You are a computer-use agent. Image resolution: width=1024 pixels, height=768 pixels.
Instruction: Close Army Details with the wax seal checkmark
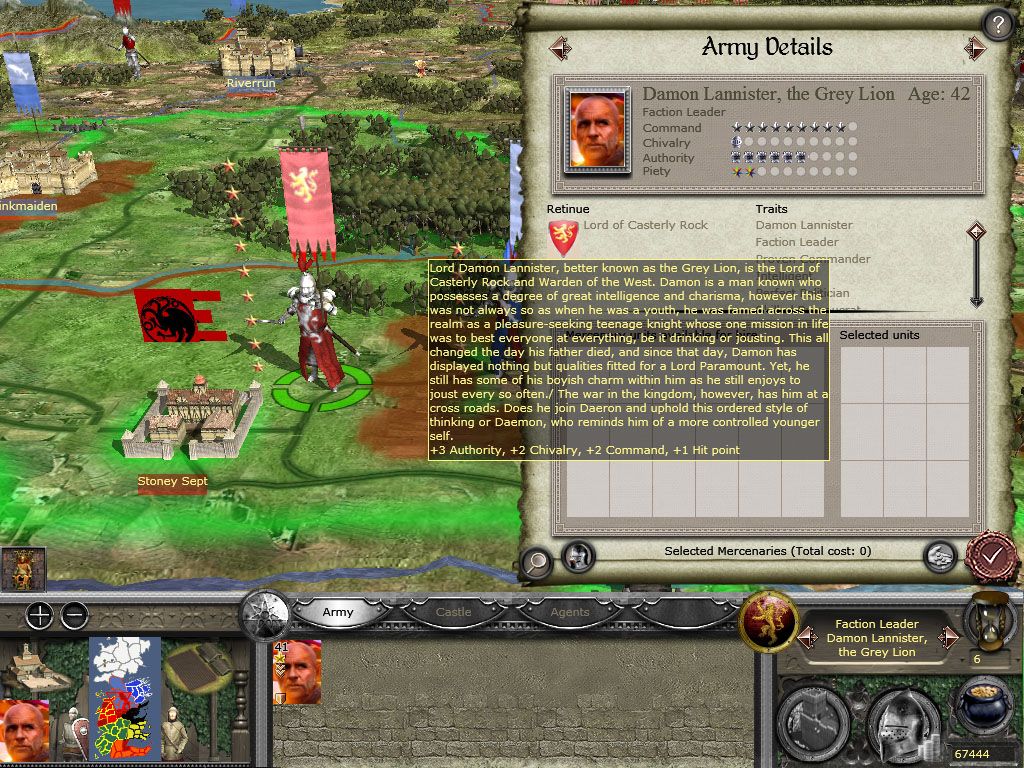(991, 553)
